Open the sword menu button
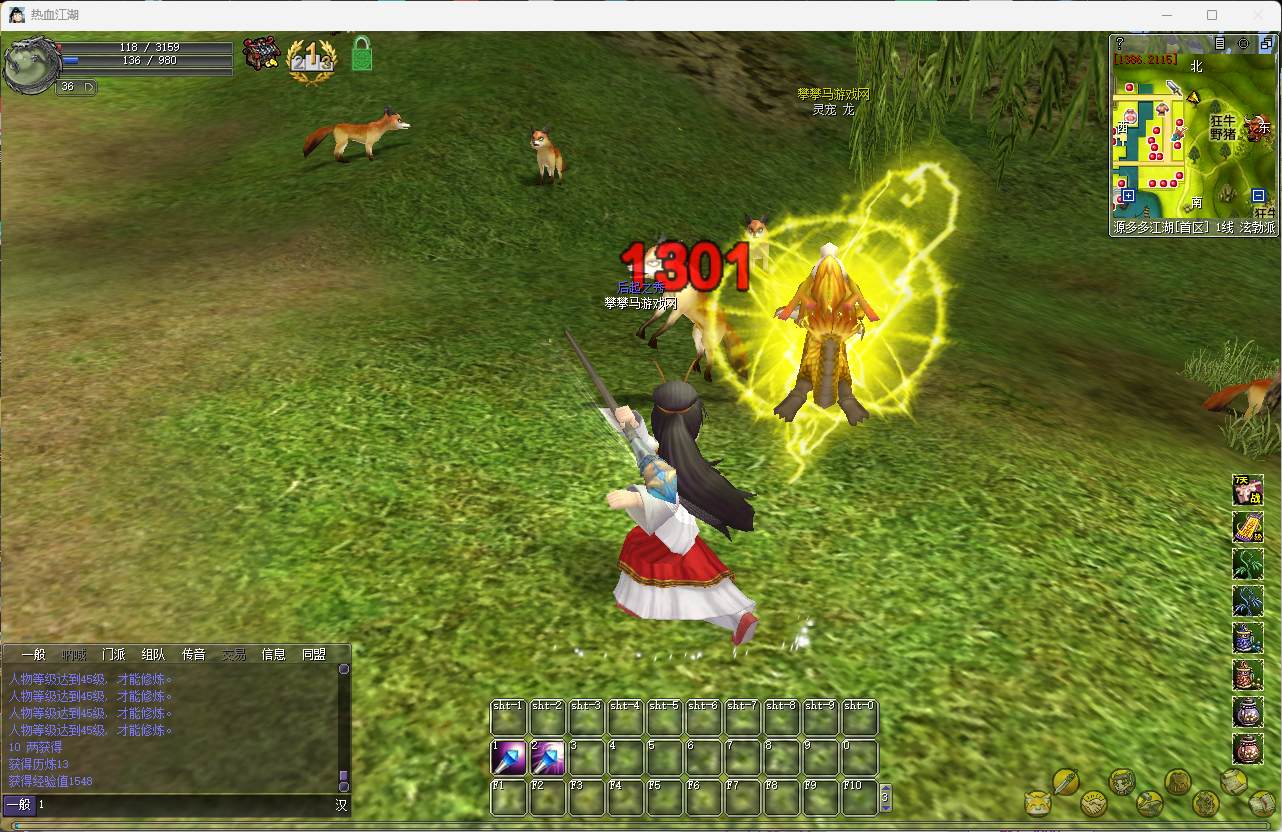The image size is (1282, 832). (x=1066, y=781)
